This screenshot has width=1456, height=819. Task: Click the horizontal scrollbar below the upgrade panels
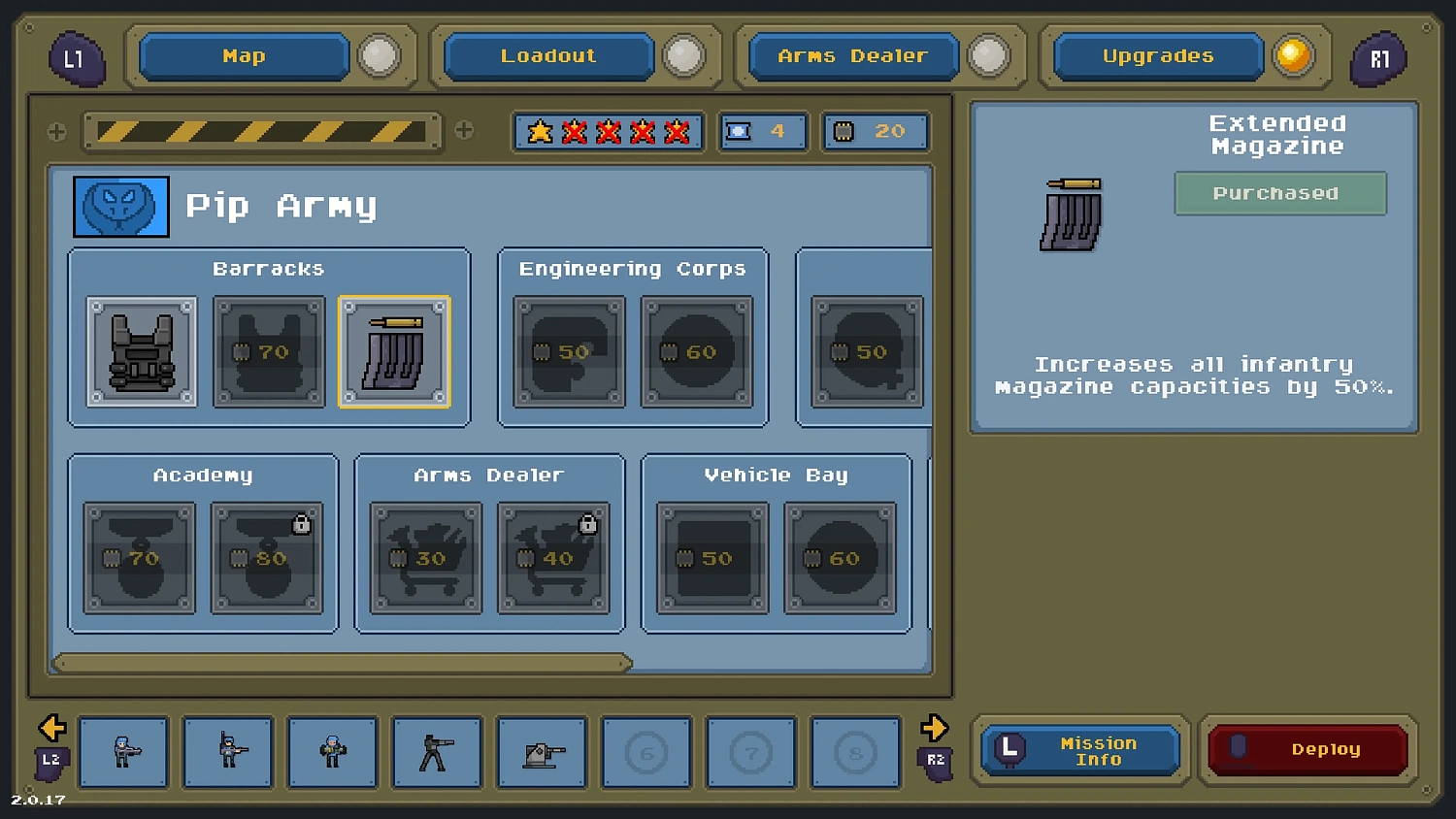coord(340,664)
